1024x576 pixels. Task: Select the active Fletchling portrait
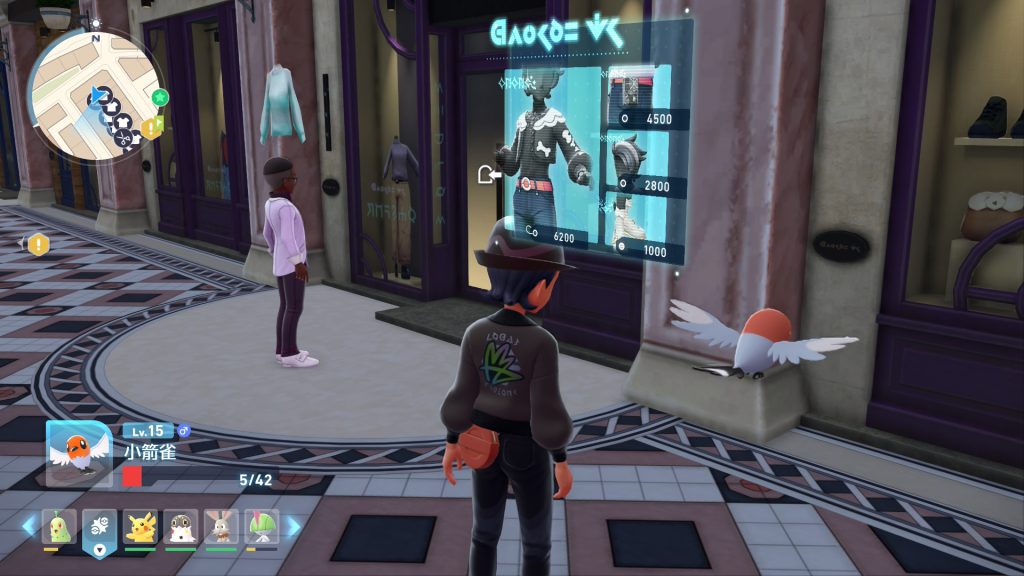78,452
